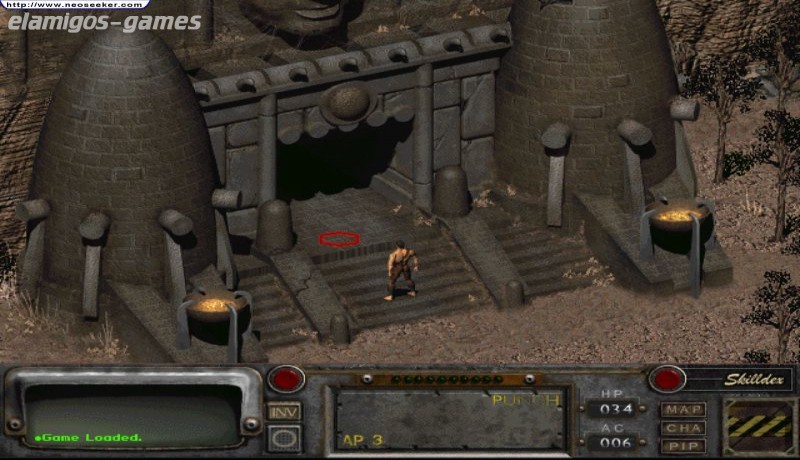Screen dimensions: 800x460
Task: Click the Punch attack weapon slot
Action: tap(449, 419)
